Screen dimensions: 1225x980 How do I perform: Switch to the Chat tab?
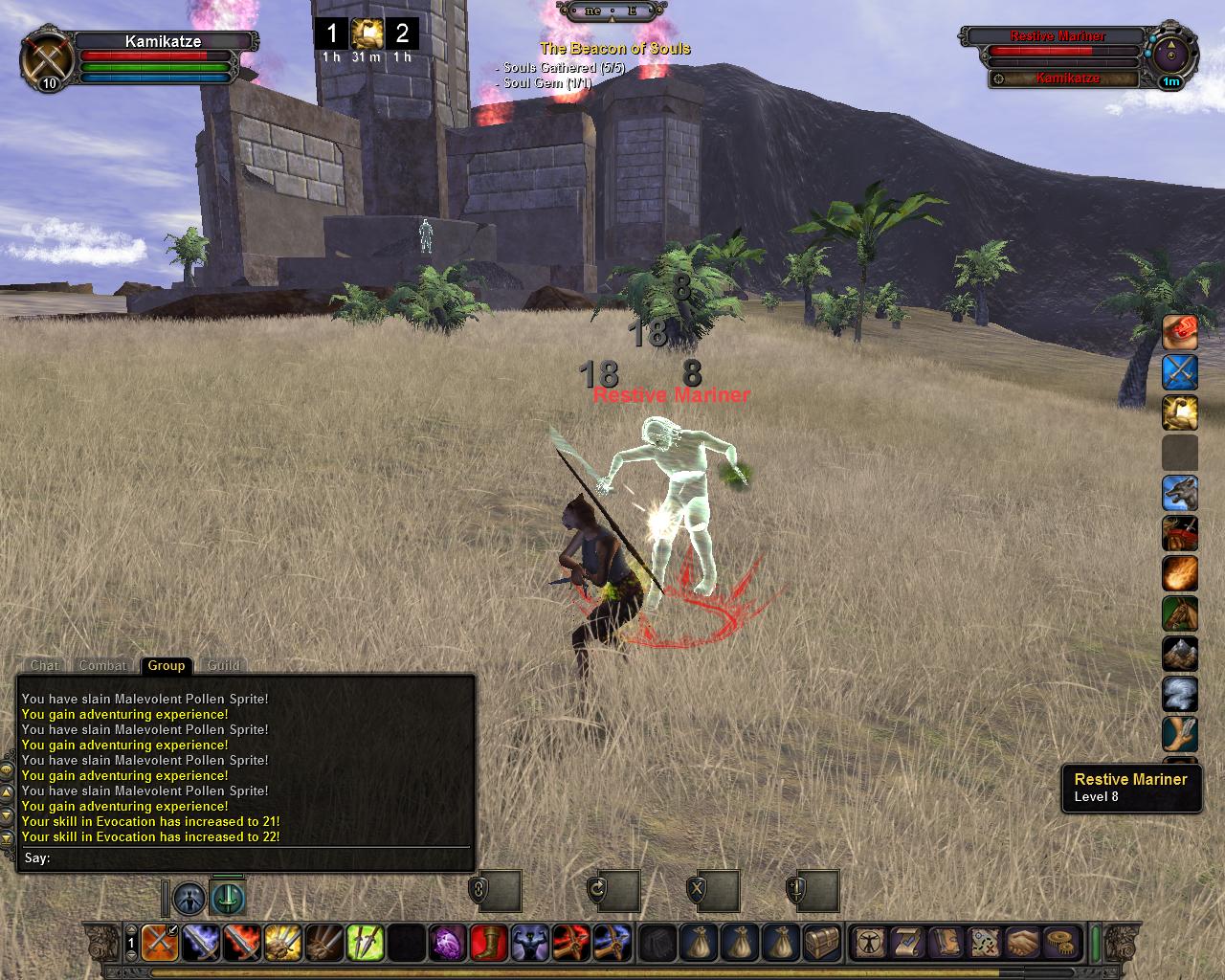click(x=45, y=665)
